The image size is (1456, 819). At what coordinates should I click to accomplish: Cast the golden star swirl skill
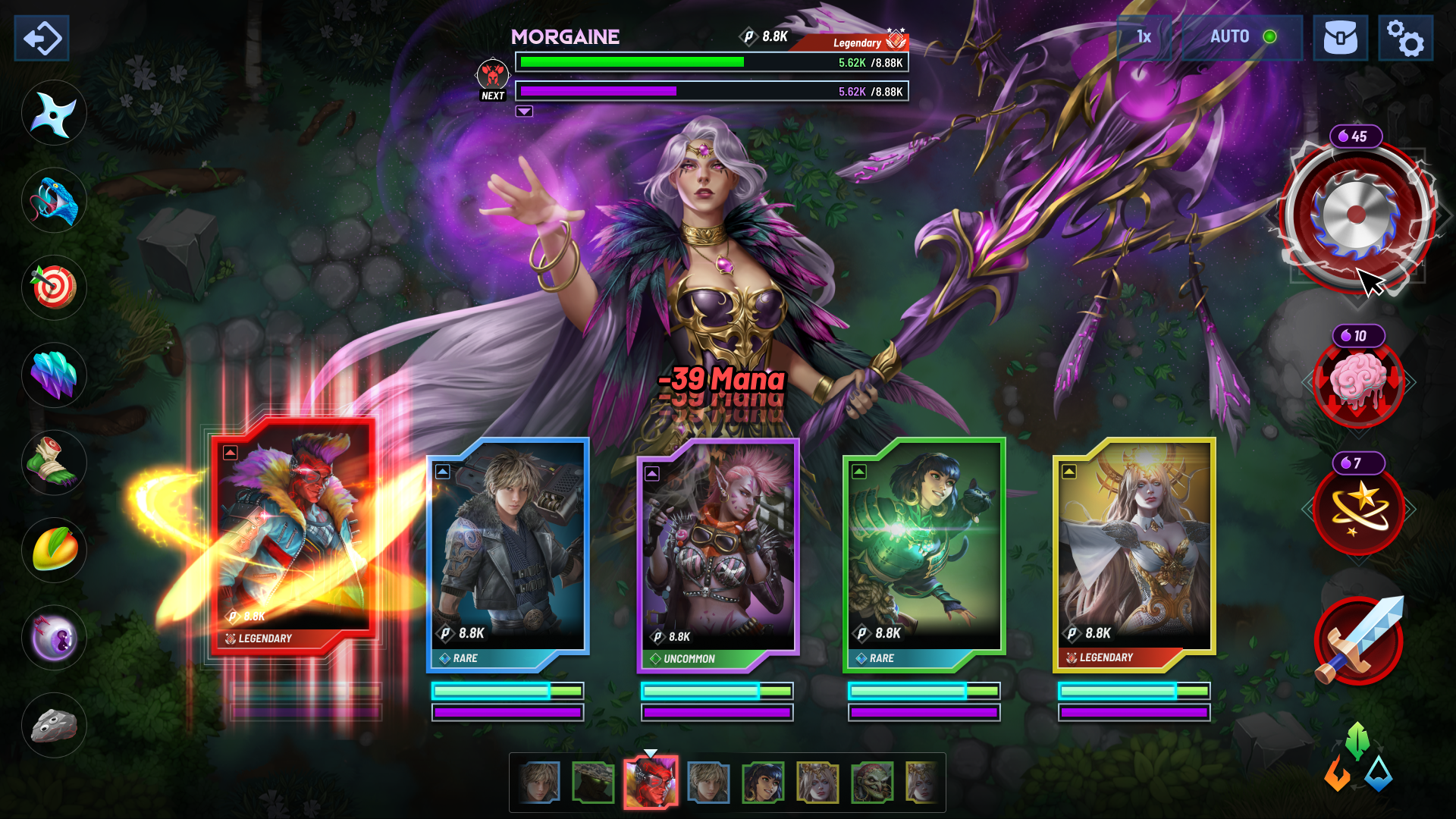pos(1358,510)
